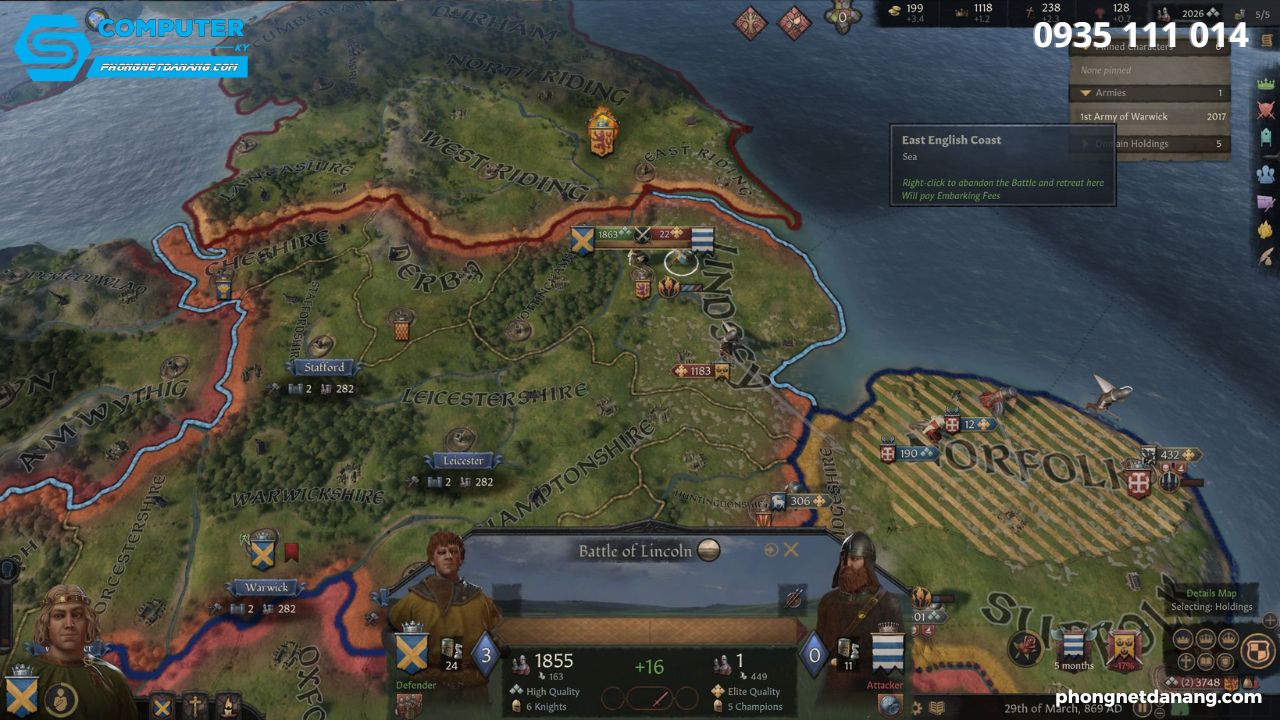Open the court menu with people icon
The image size is (1280, 720).
[x=1266, y=173]
